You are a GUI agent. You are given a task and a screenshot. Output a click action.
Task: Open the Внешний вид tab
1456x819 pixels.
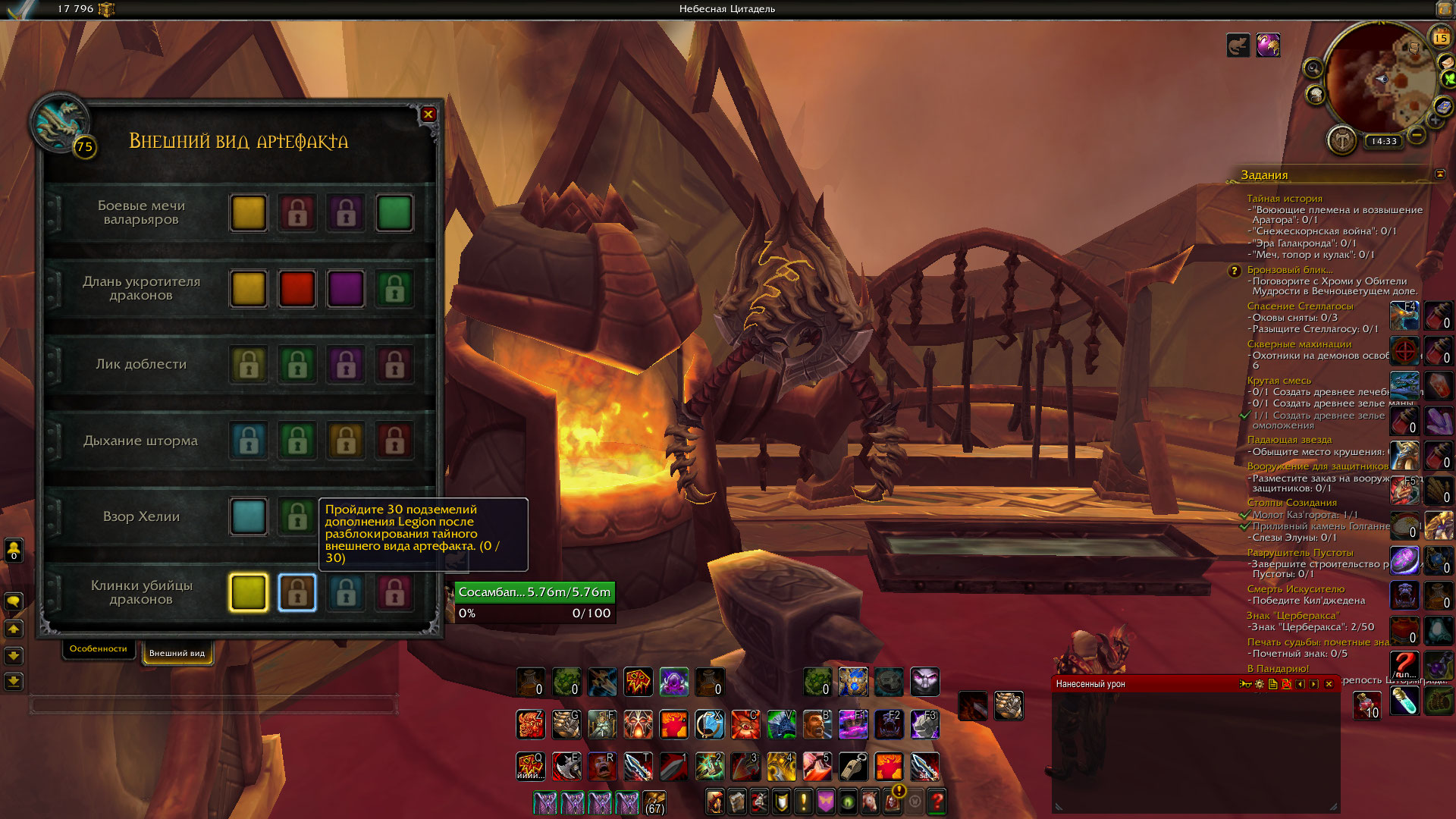click(177, 653)
